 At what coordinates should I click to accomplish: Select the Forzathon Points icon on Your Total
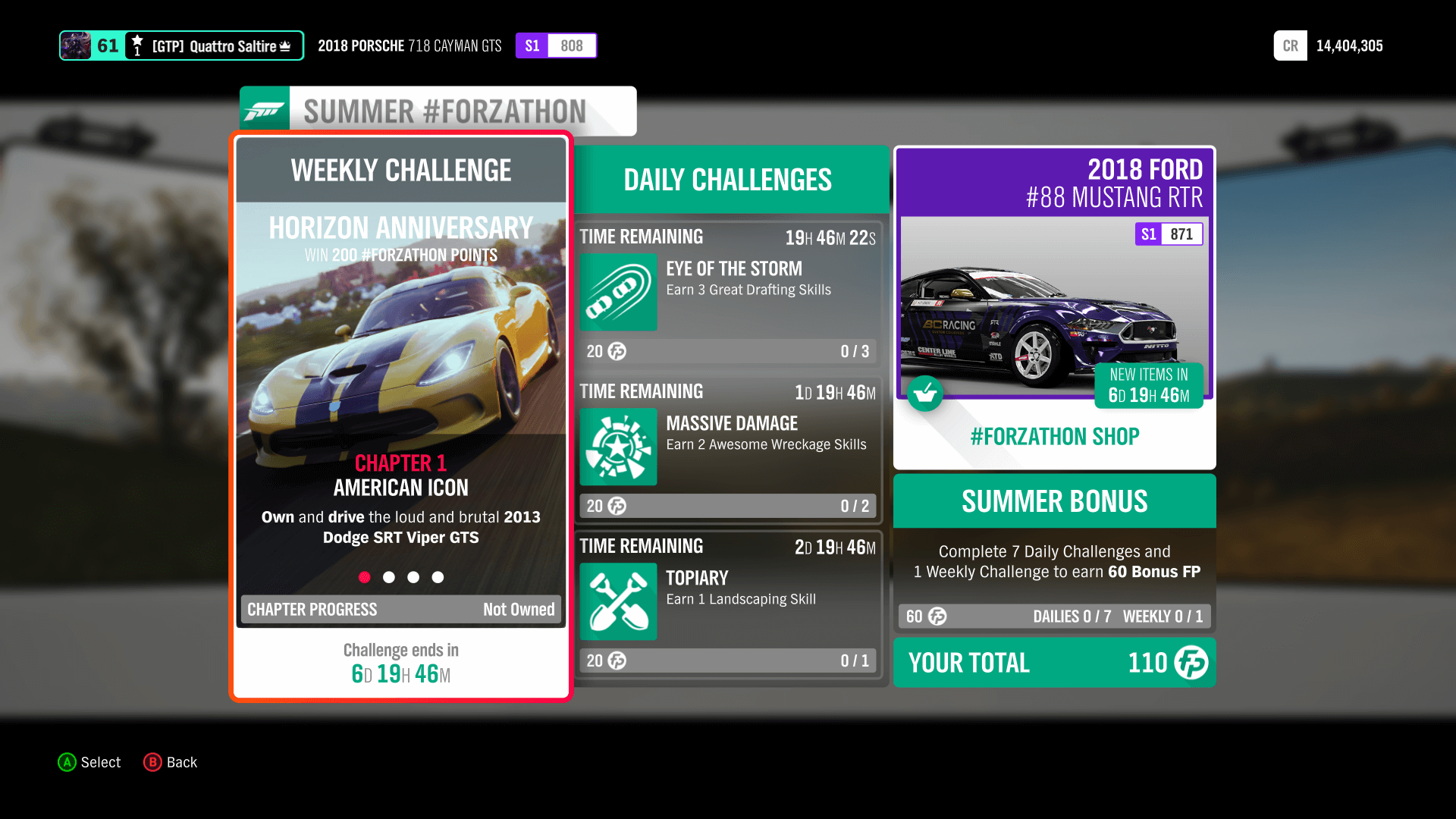click(1191, 663)
